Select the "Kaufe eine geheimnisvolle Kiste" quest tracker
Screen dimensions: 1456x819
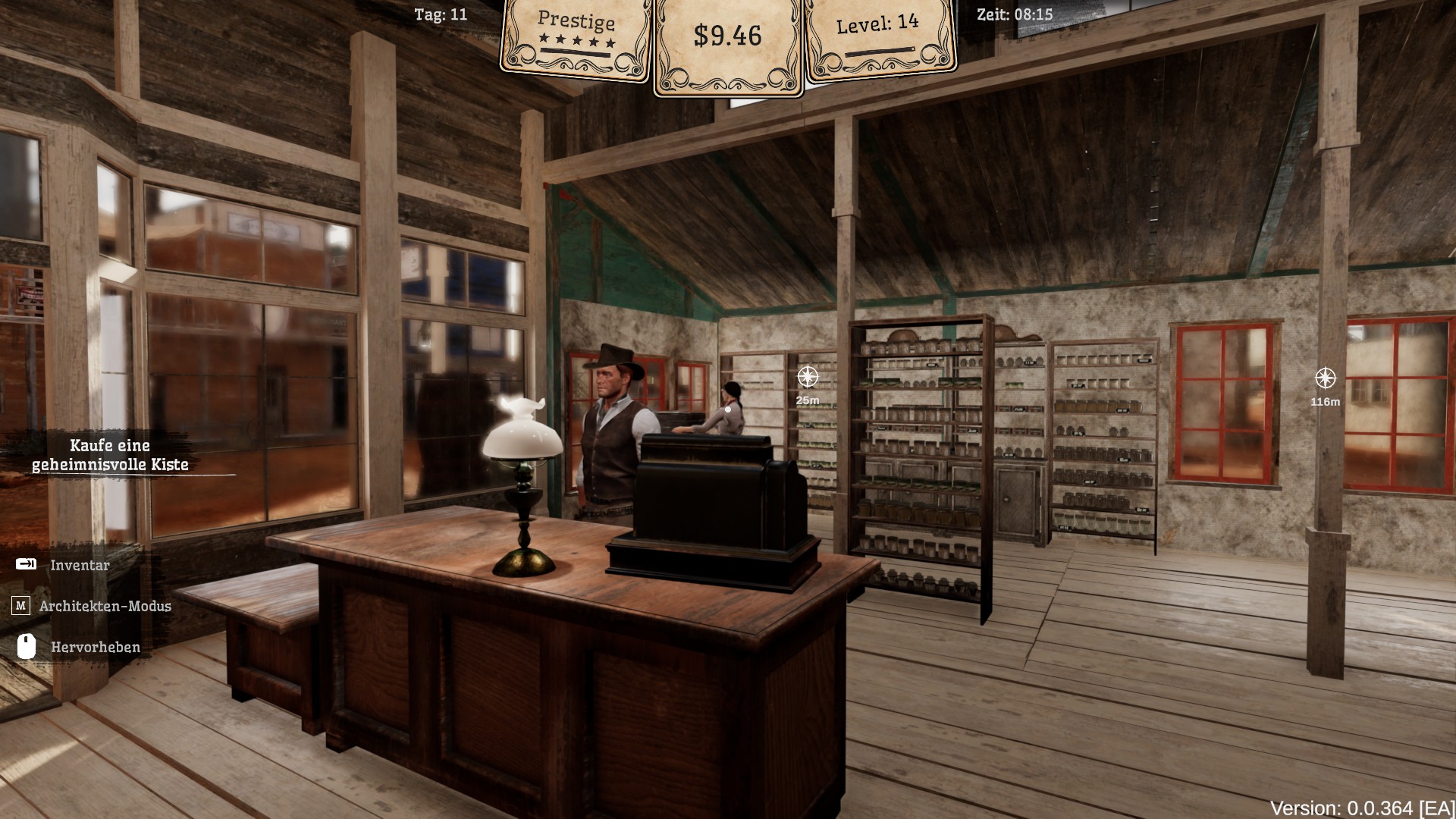click(x=111, y=455)
